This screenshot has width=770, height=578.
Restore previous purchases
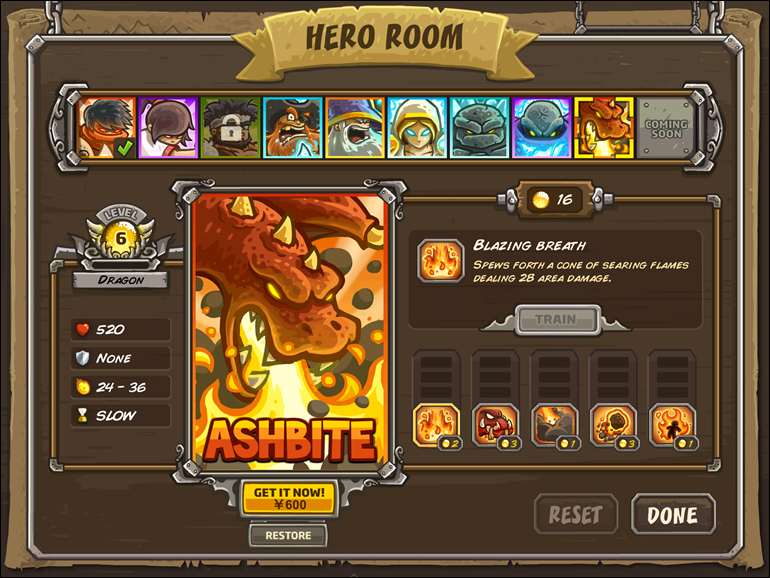tap(288, 535)
